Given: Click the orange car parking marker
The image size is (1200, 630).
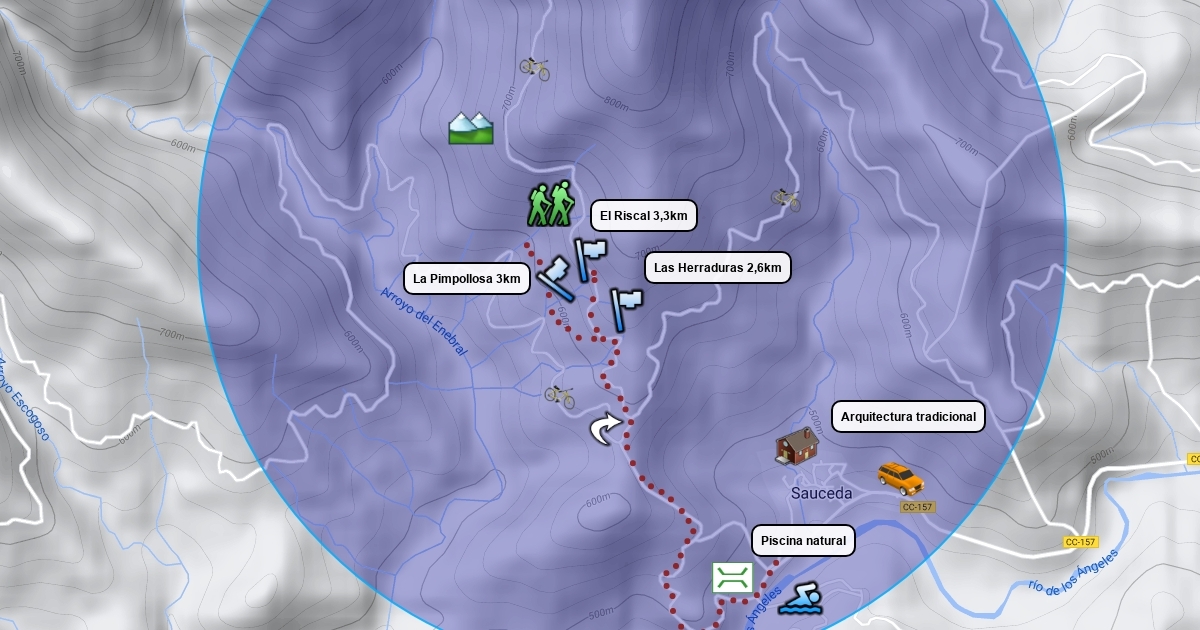Looking at the screenshot, I should [x=900, y=477].
